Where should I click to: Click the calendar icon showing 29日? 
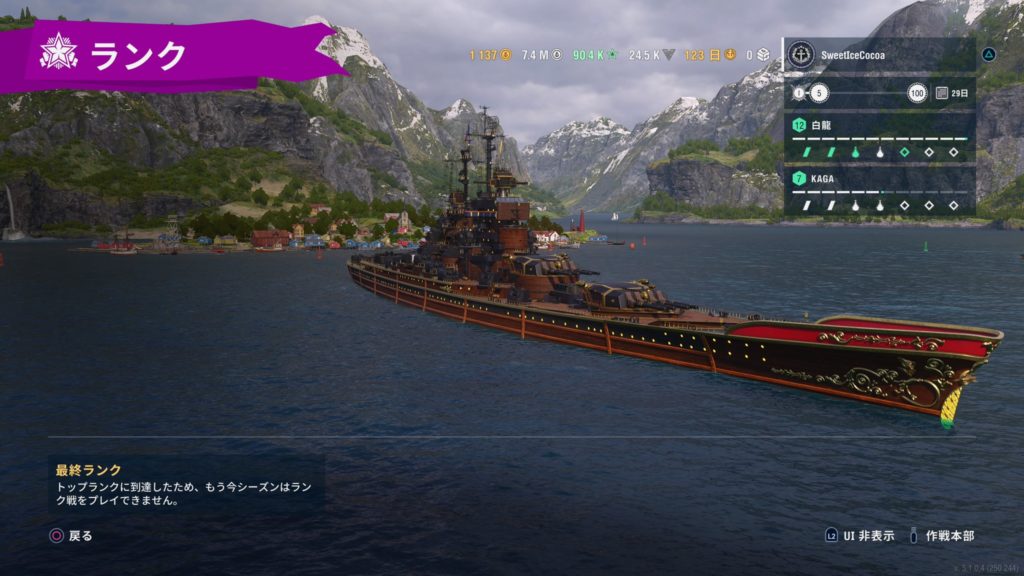click(942, 94)
